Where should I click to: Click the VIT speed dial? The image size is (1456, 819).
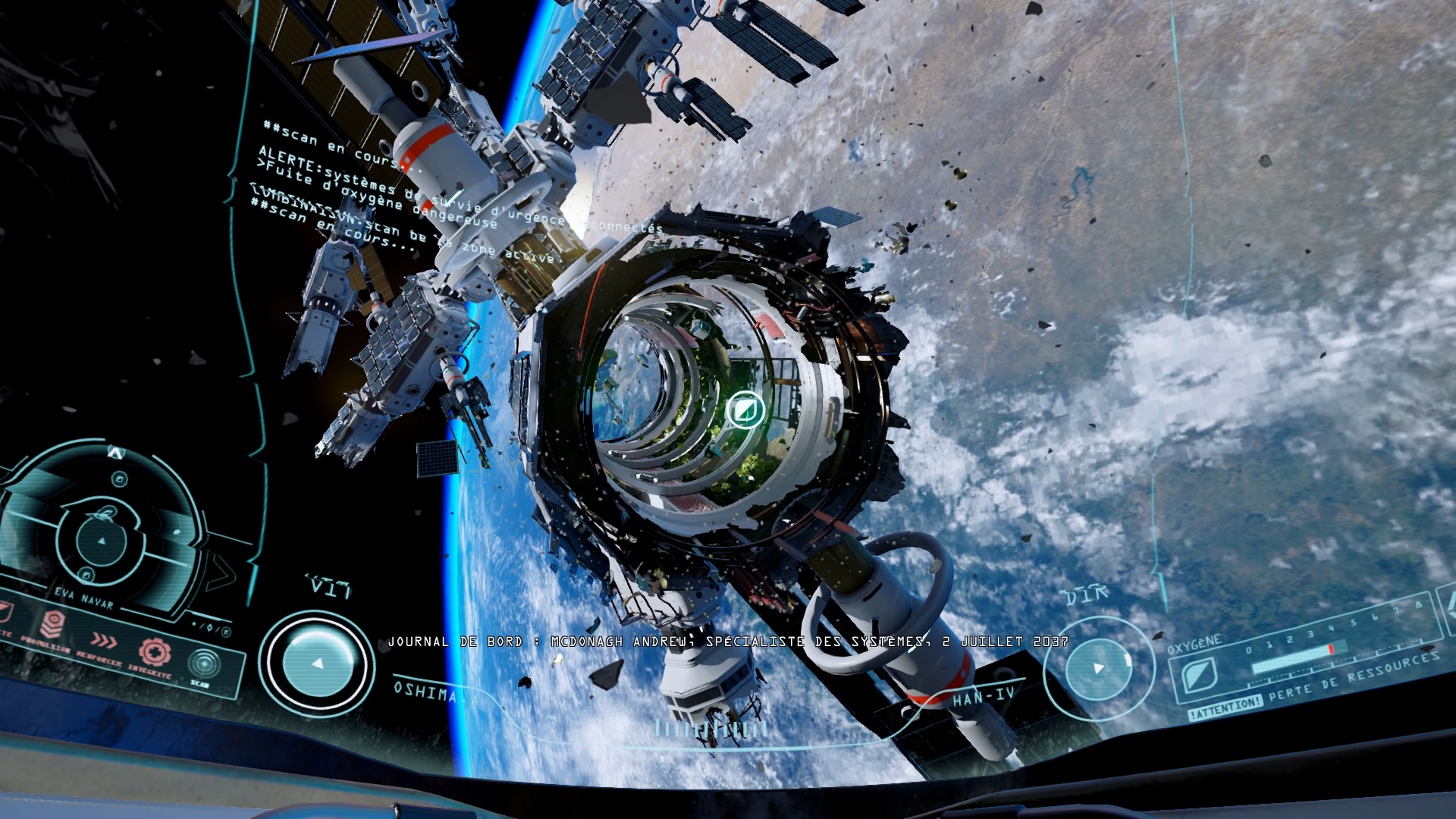pos(317,663)
